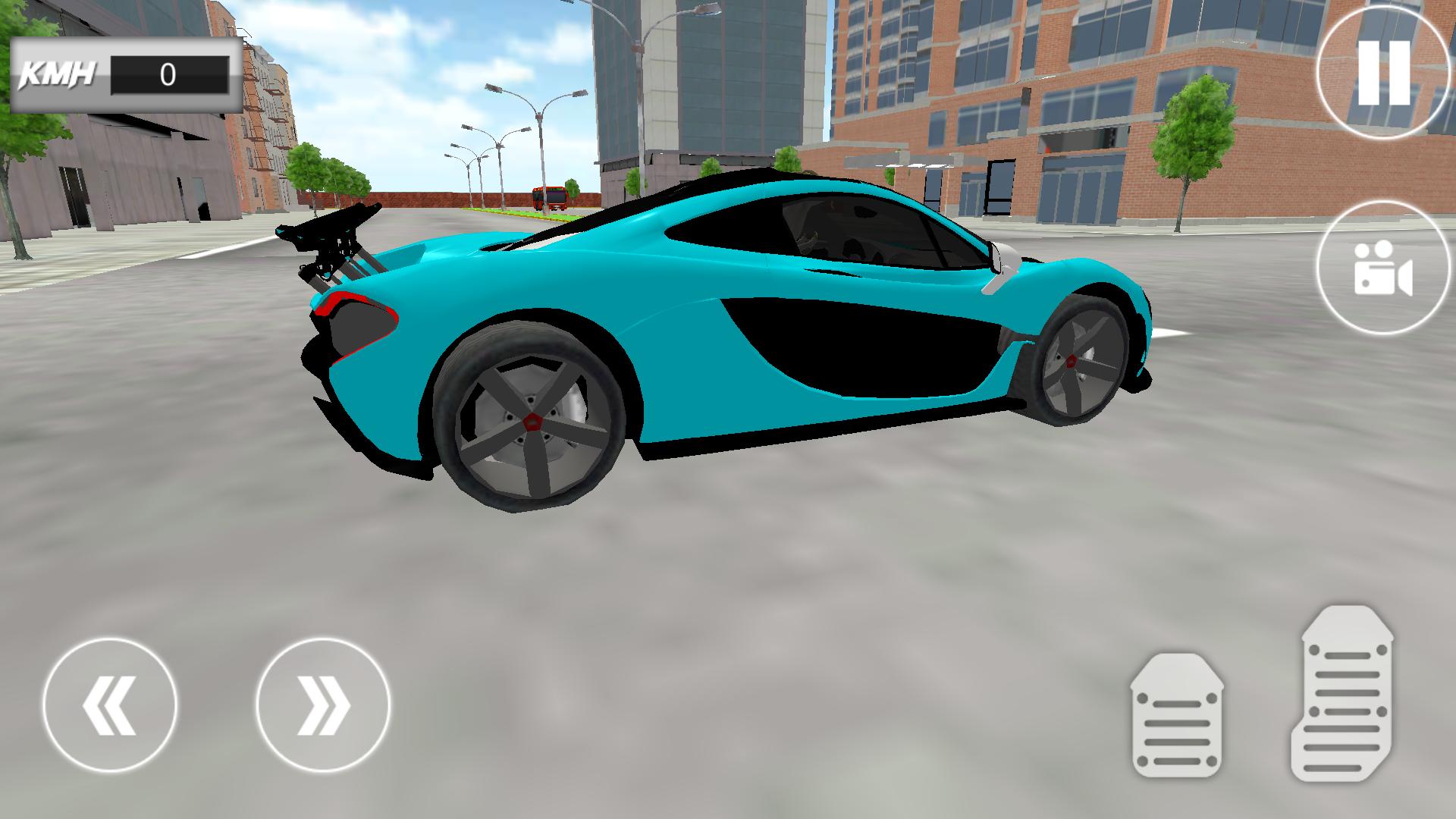Screen dimensions: 1456x819
Task: Select the speed readout panel
Action: [125, 74]
